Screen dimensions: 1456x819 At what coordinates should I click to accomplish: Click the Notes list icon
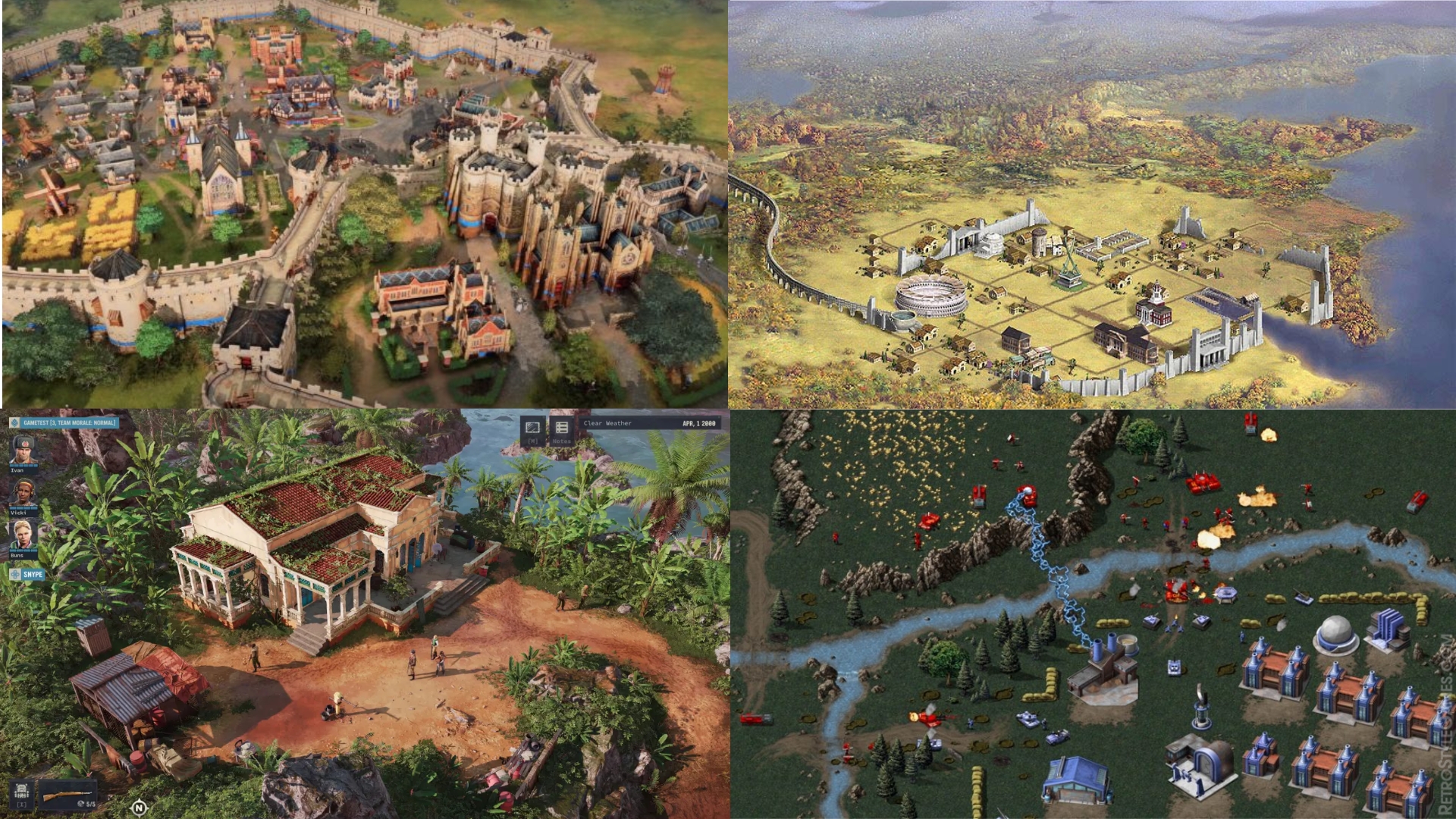point(561,427)
